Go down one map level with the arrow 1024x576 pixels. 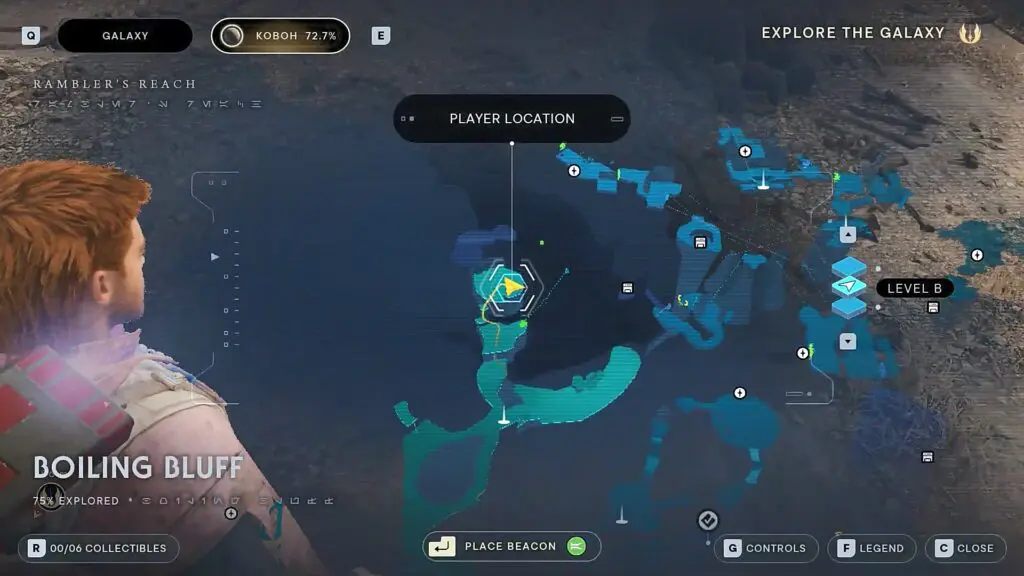pyautogui.click(x=848, y=342)
